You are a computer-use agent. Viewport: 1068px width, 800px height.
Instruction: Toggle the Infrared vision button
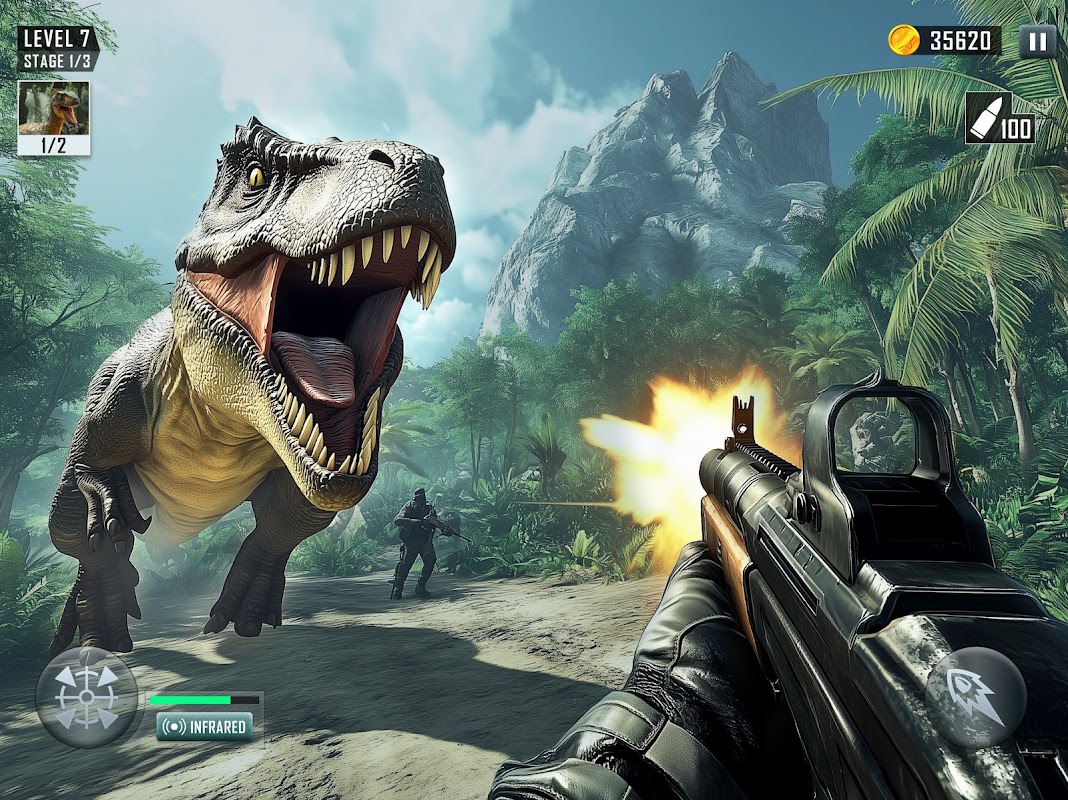(x=204, y=726)
